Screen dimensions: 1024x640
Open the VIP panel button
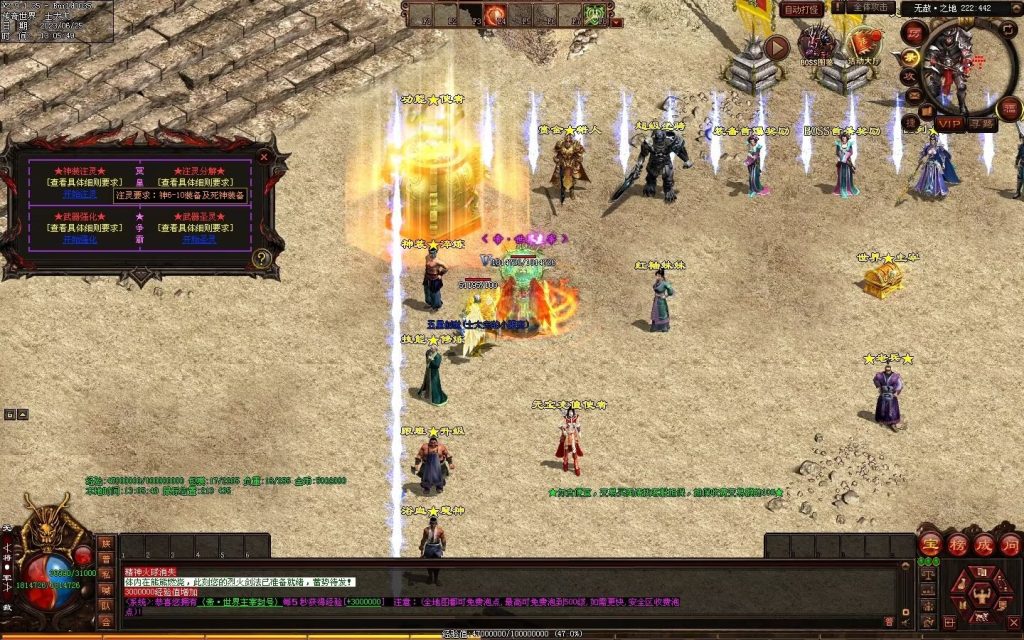(948, 124)
